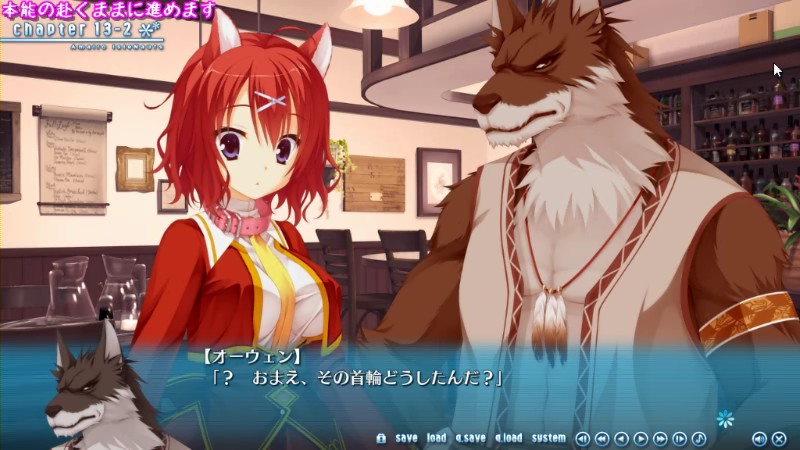The image size is (800, 450).
Task: Choose q.load to quick load
Action: click(x=508, y=438)
